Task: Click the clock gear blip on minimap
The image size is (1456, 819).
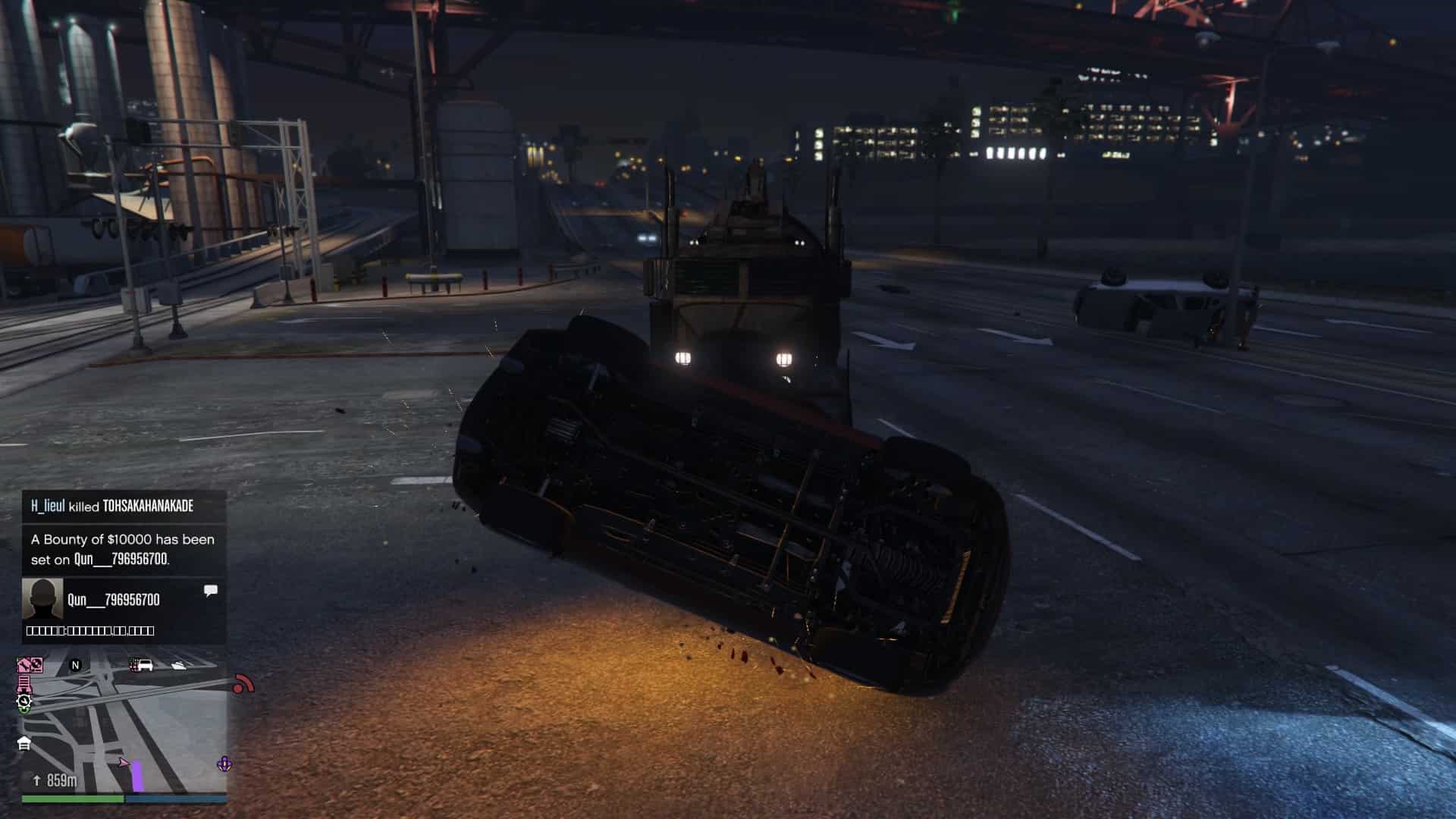Action: (24, 701)
